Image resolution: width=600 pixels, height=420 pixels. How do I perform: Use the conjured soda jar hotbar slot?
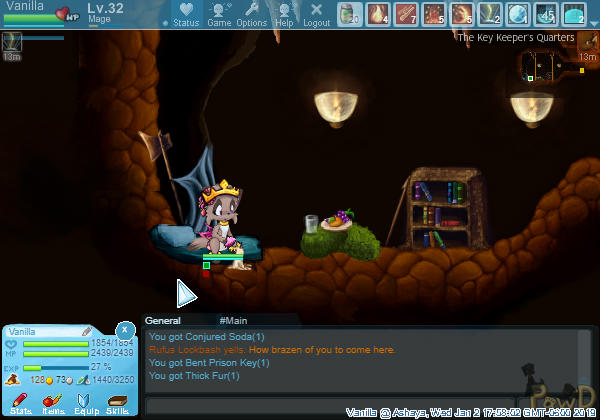[350, 14]
